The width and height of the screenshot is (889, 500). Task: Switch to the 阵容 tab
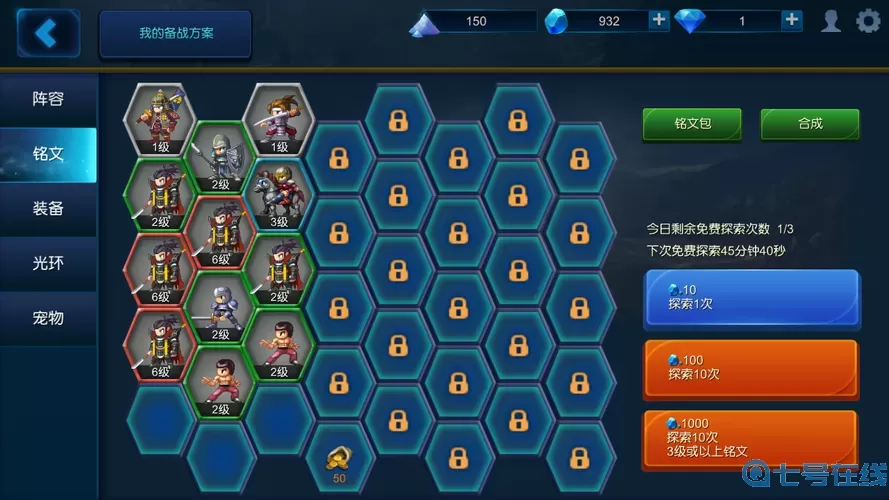48,99
